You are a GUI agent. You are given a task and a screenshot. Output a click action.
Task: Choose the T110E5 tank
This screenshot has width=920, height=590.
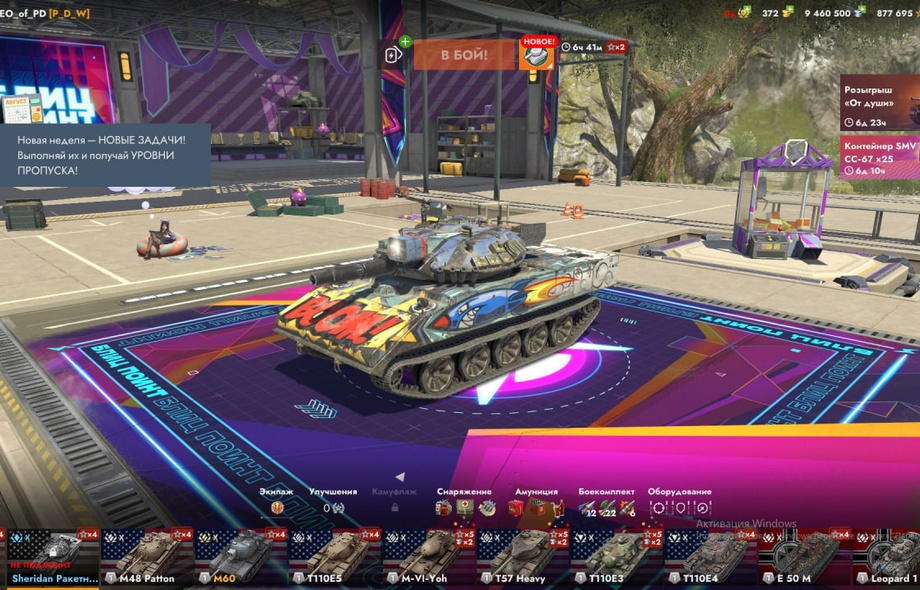pyautogui.click(x=335, y=557)
